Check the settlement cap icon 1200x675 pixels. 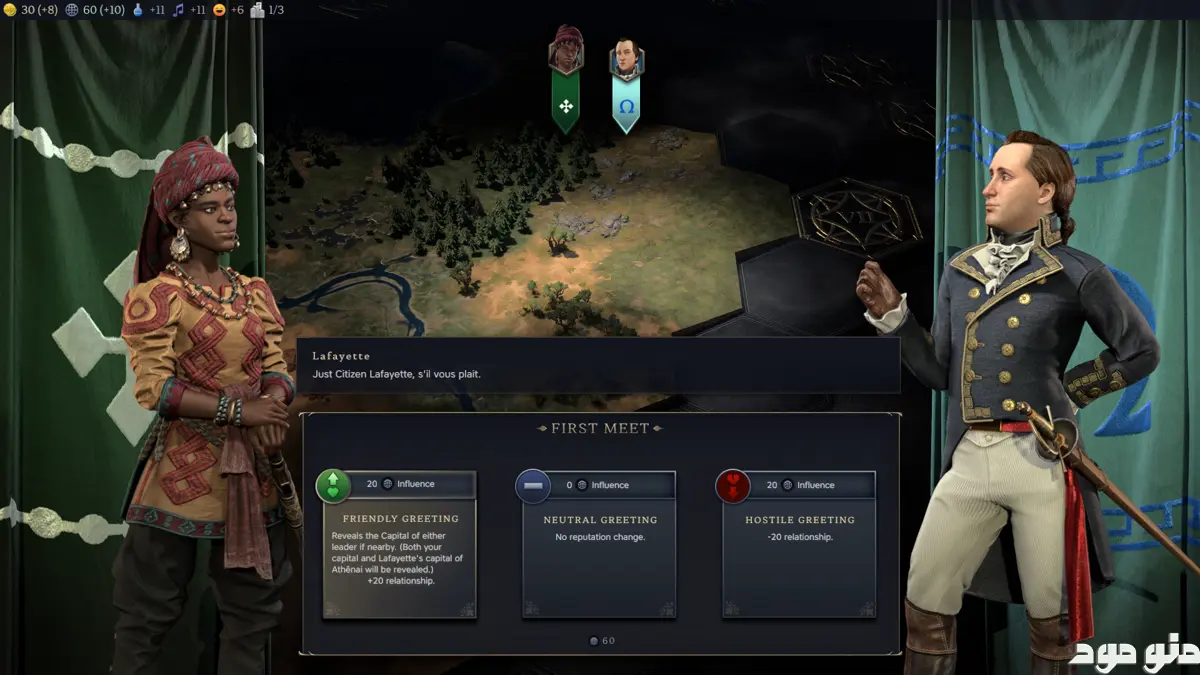258,10
